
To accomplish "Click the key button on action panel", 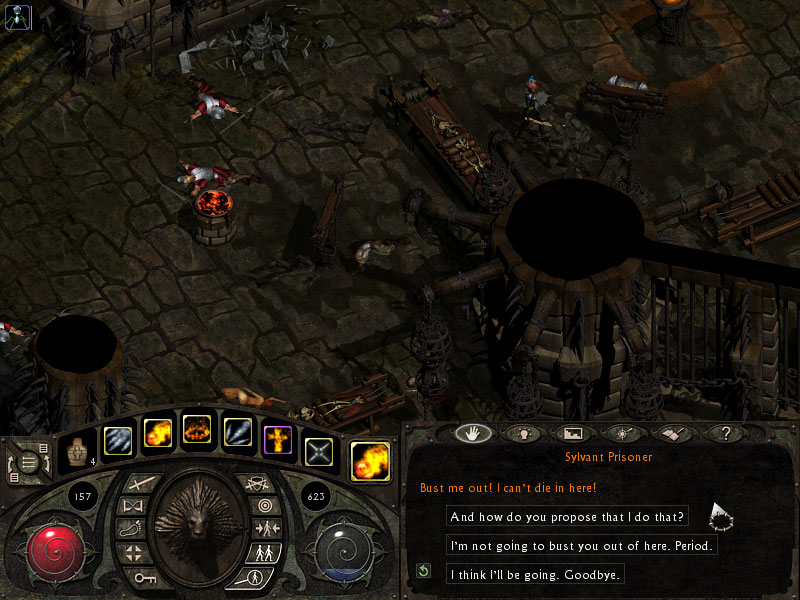I will [x=145, y=577].
